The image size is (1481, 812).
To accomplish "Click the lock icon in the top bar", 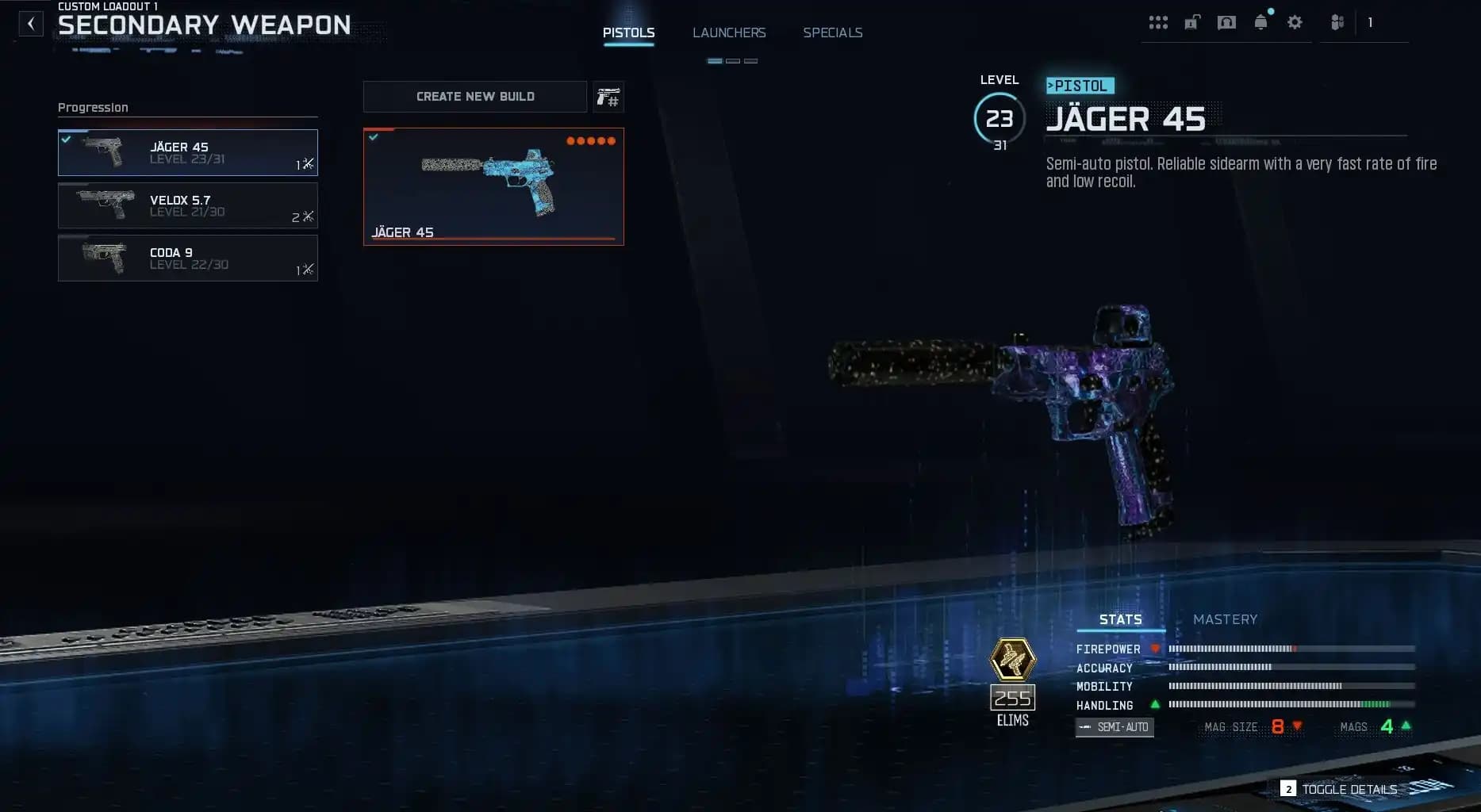I will [x=1191, y=22].
